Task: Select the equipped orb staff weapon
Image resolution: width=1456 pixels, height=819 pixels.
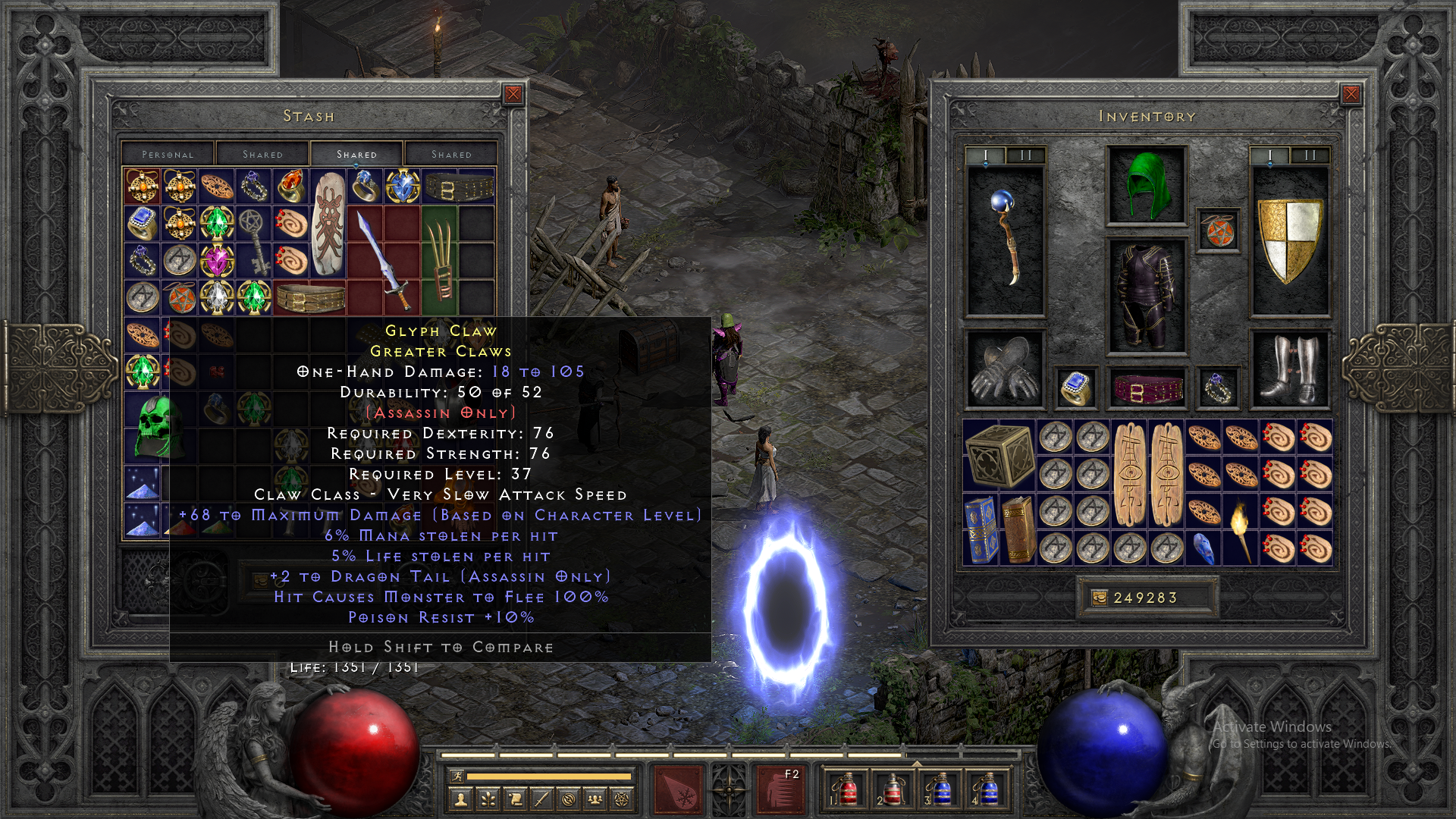Action: click(1006, 238)
